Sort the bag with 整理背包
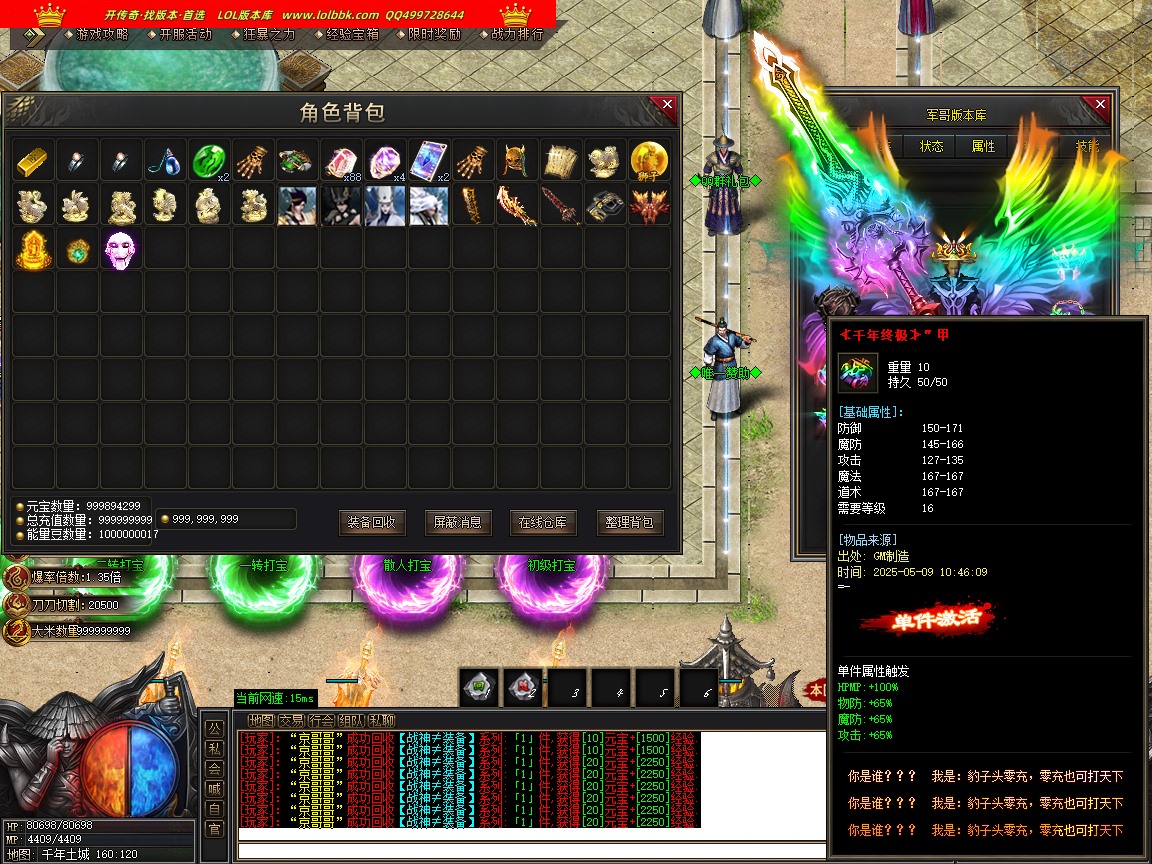 [x=630, y=522]
